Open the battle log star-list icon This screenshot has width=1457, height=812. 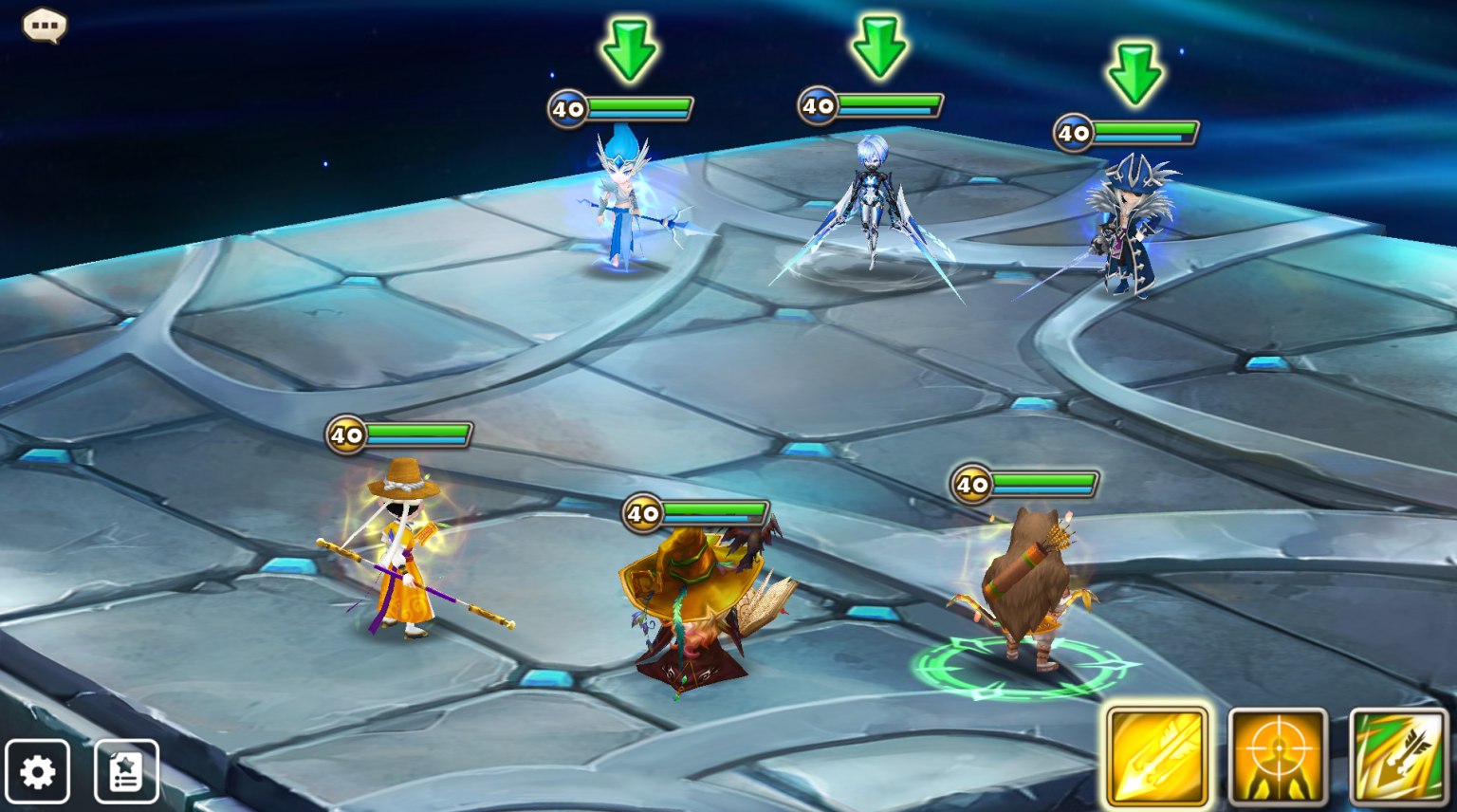point(123,771)
